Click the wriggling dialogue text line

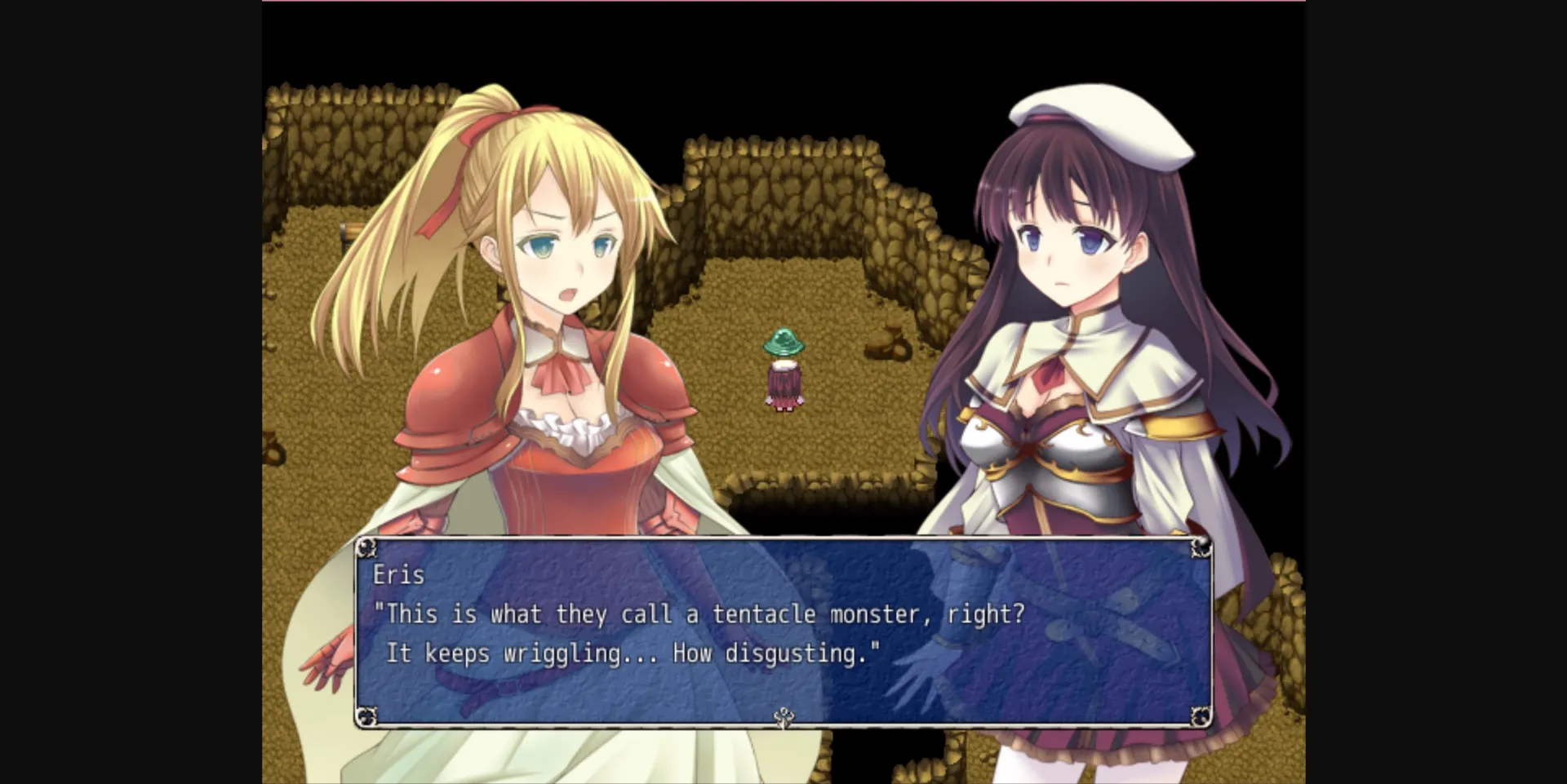coord(633,653)
